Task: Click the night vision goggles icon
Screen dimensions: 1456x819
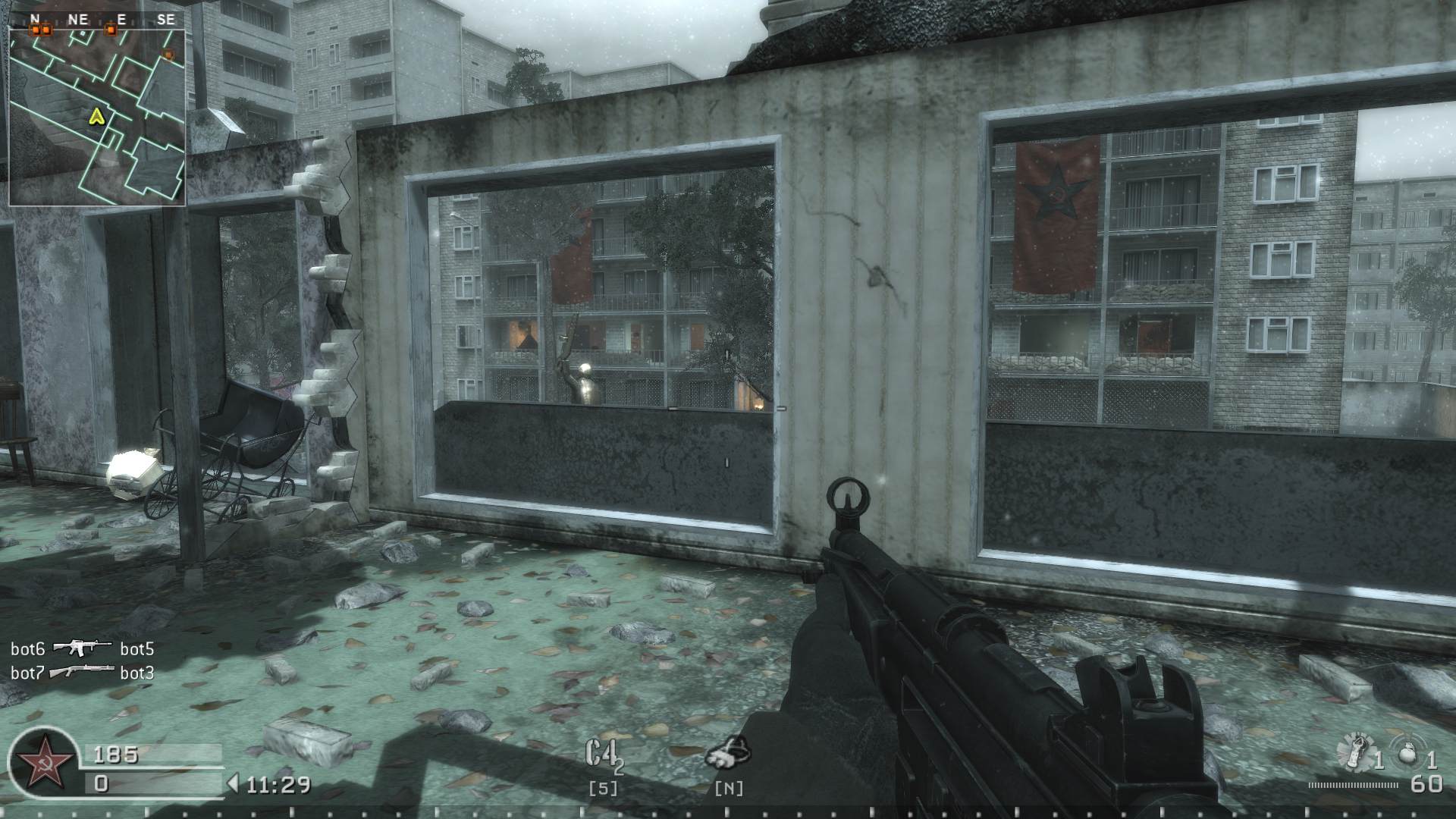Action: click(x=729, y=752)
